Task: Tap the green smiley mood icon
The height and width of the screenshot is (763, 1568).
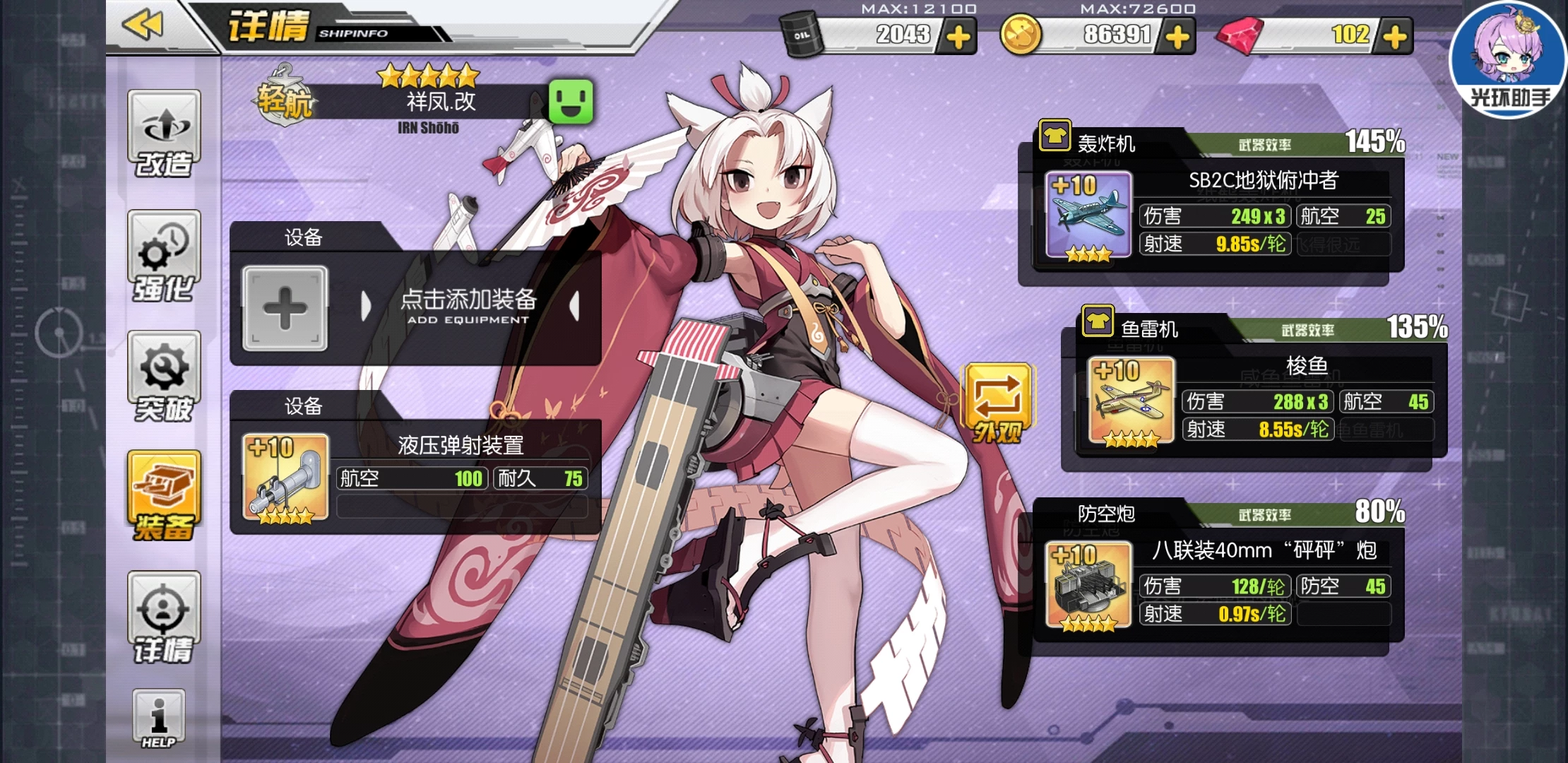Action: click(571, 102)
